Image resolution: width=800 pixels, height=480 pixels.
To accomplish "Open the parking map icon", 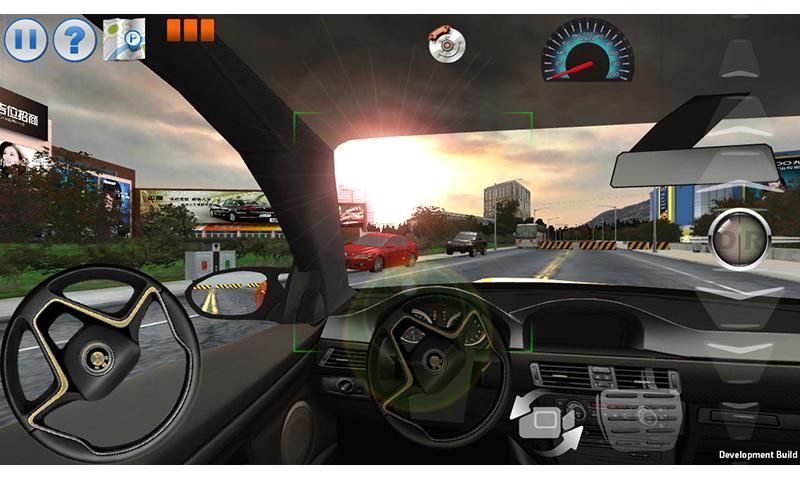I will click(x=124, y=40).
